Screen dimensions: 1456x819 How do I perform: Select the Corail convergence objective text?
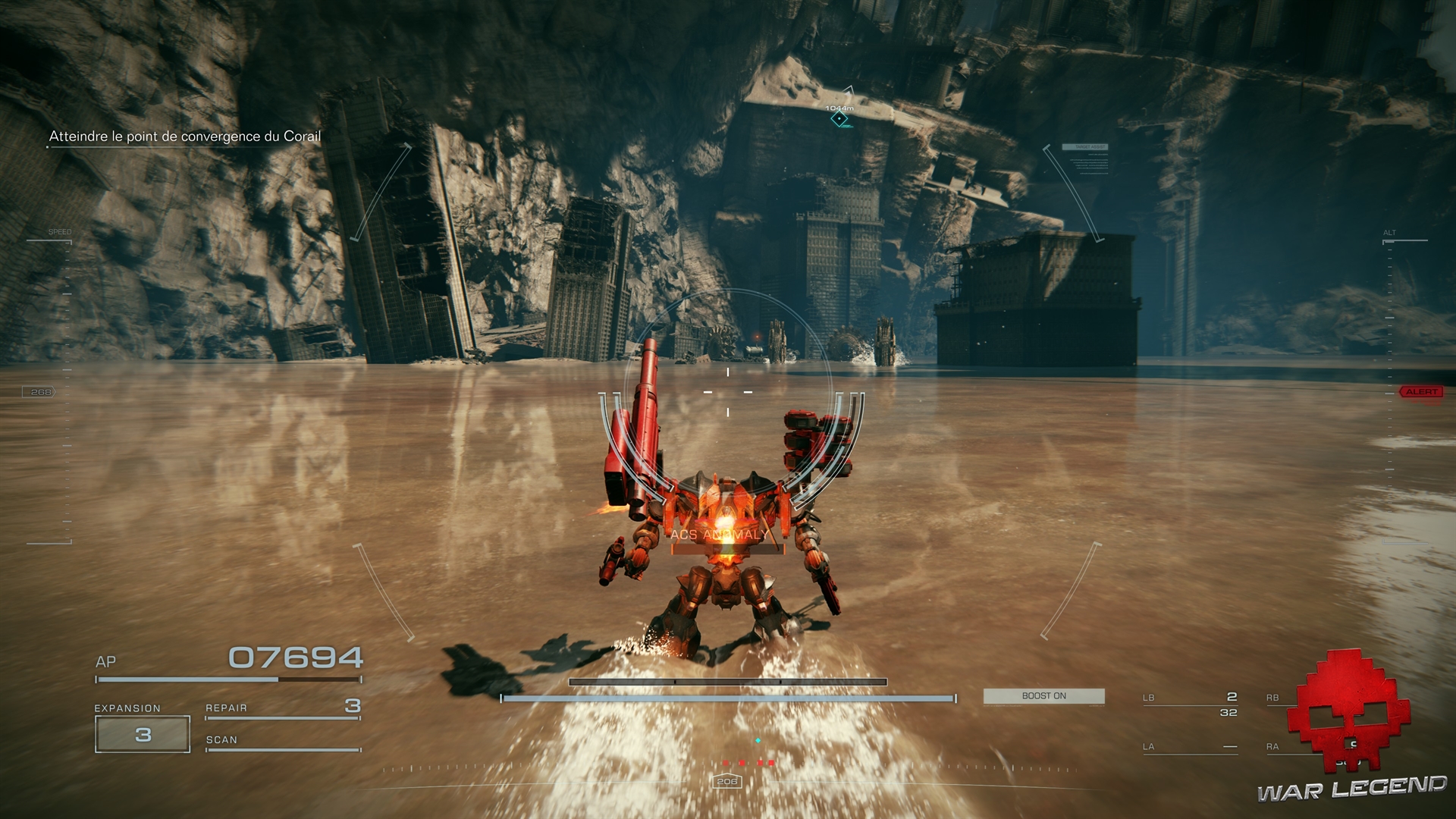[x=185, y=136]
